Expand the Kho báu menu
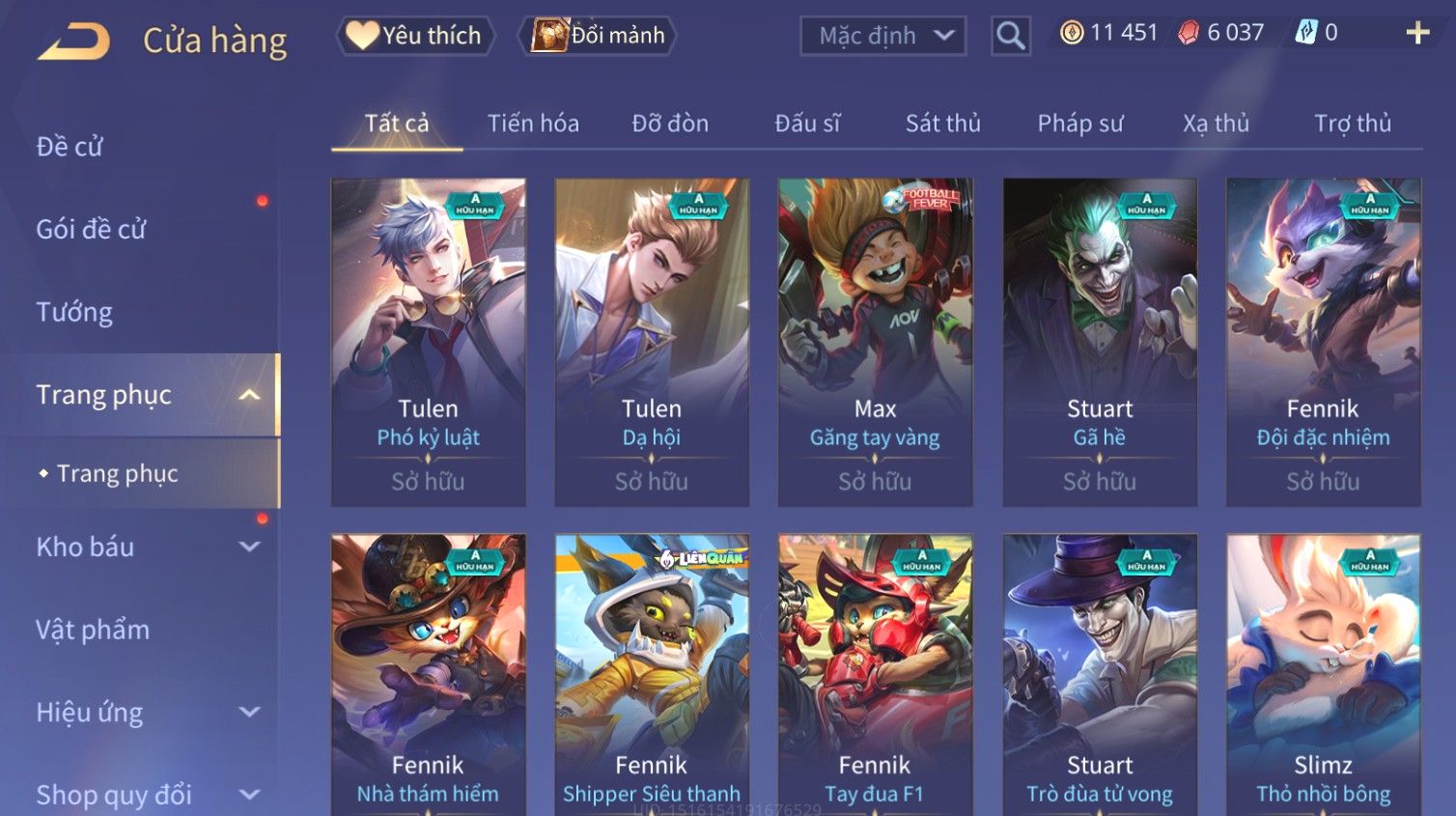This screenshot has height=816, width=1456. click(145, 547)
